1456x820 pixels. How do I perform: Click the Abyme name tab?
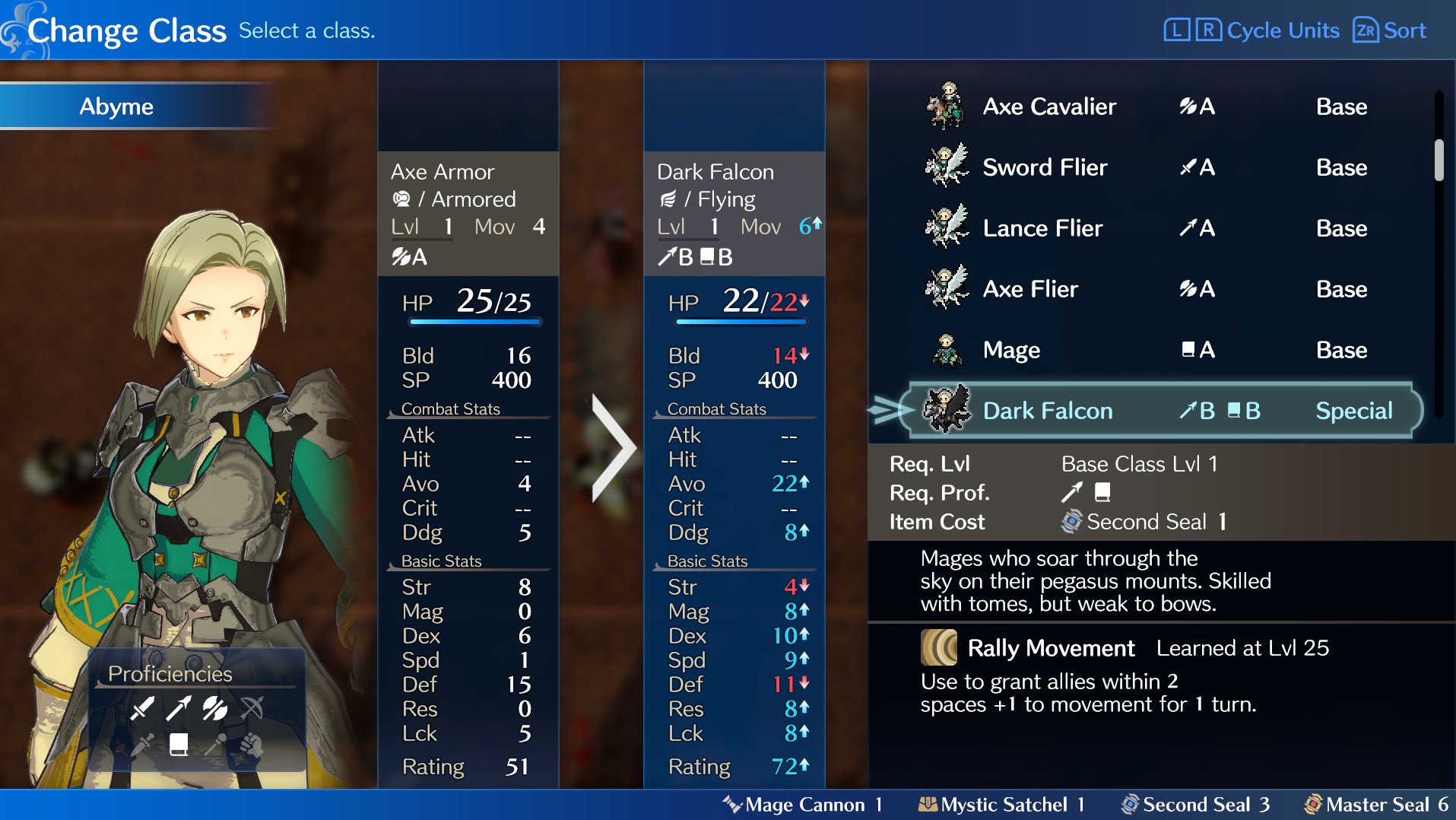pos(116,106)
